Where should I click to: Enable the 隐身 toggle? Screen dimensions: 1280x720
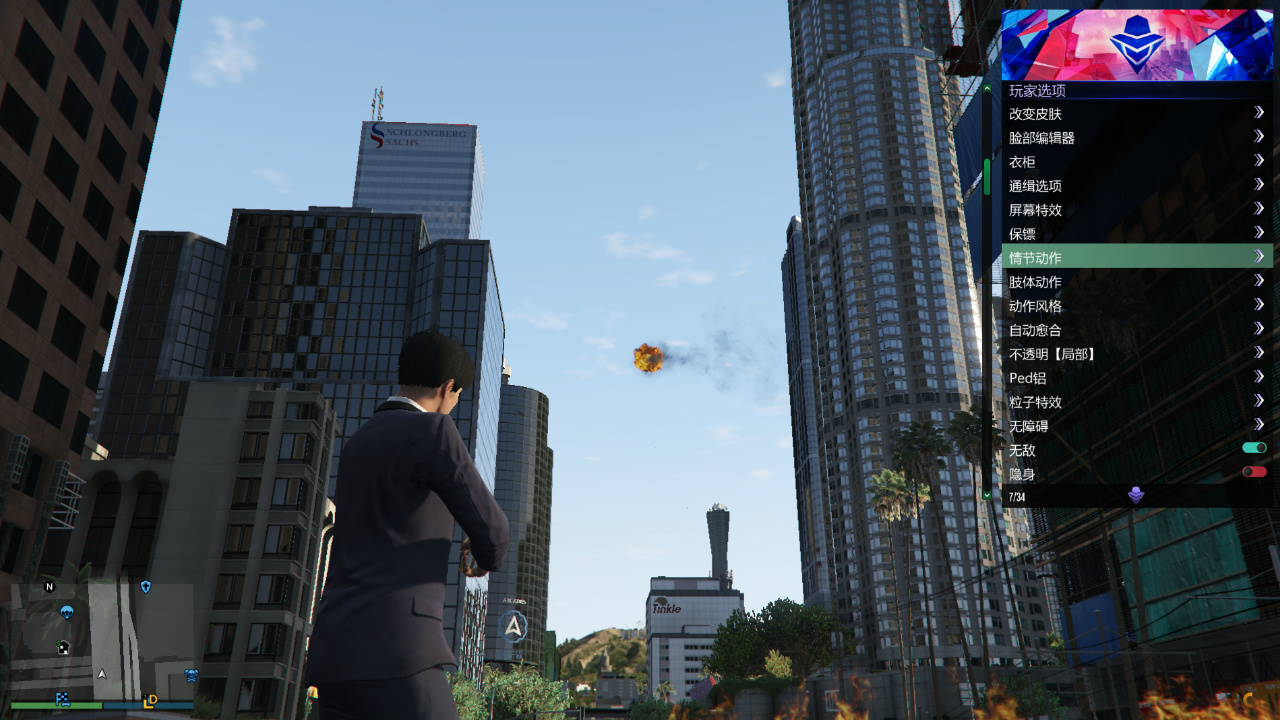click(1254, 472)
